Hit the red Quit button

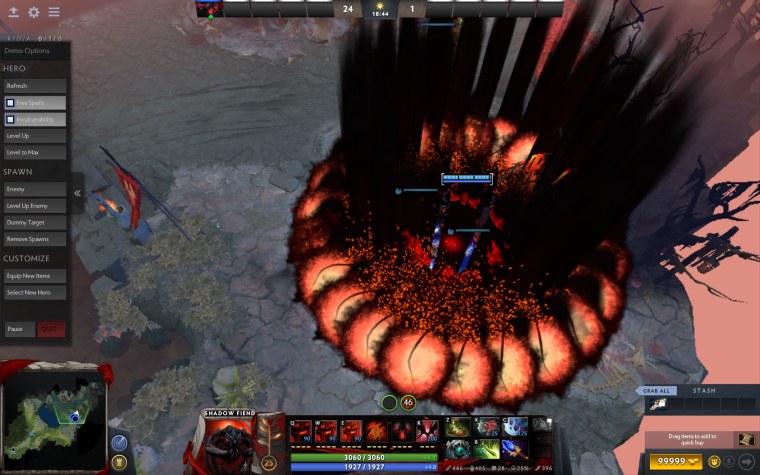pos(51,329)
